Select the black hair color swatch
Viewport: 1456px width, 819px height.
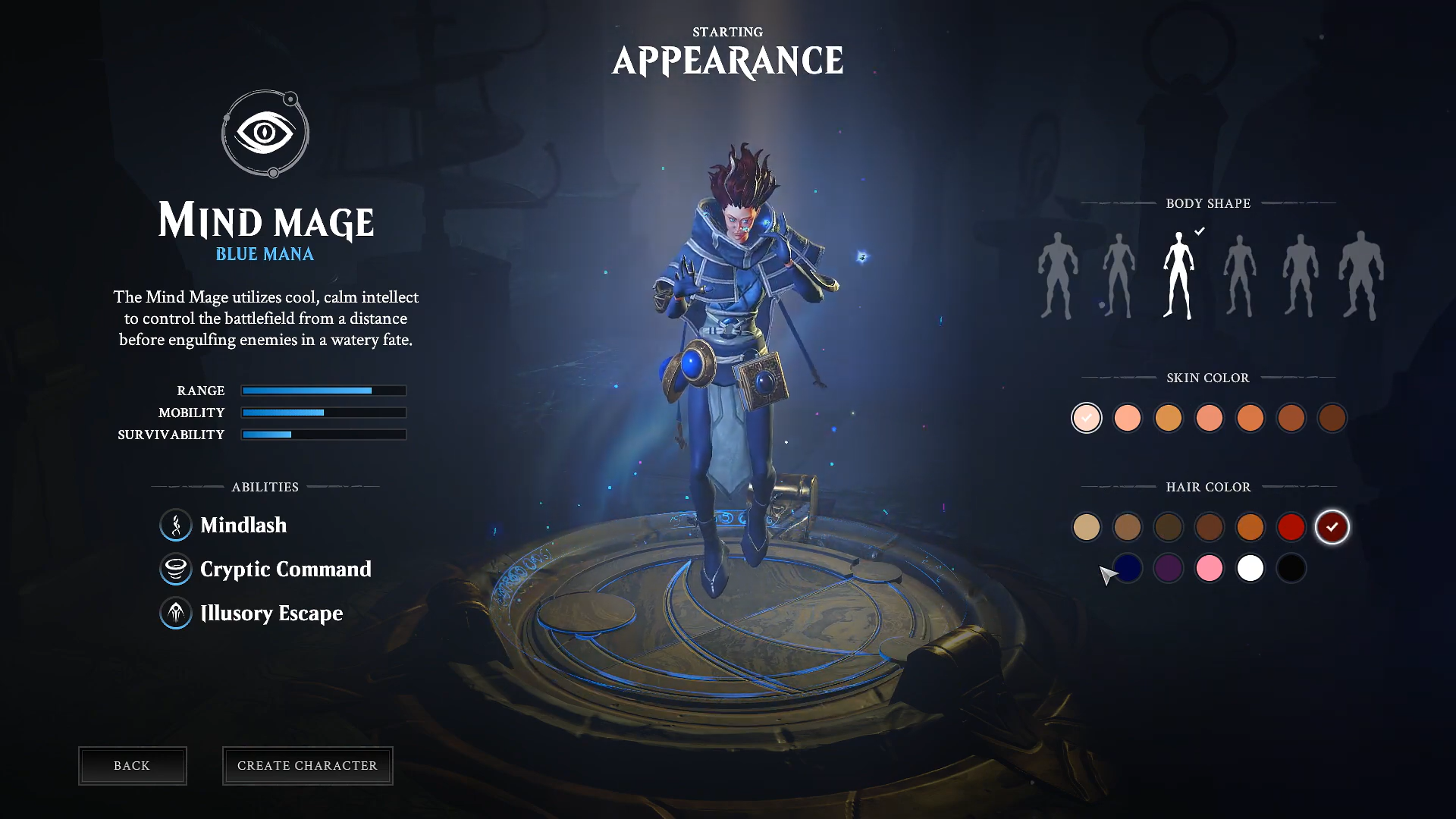coord(1291,568)
